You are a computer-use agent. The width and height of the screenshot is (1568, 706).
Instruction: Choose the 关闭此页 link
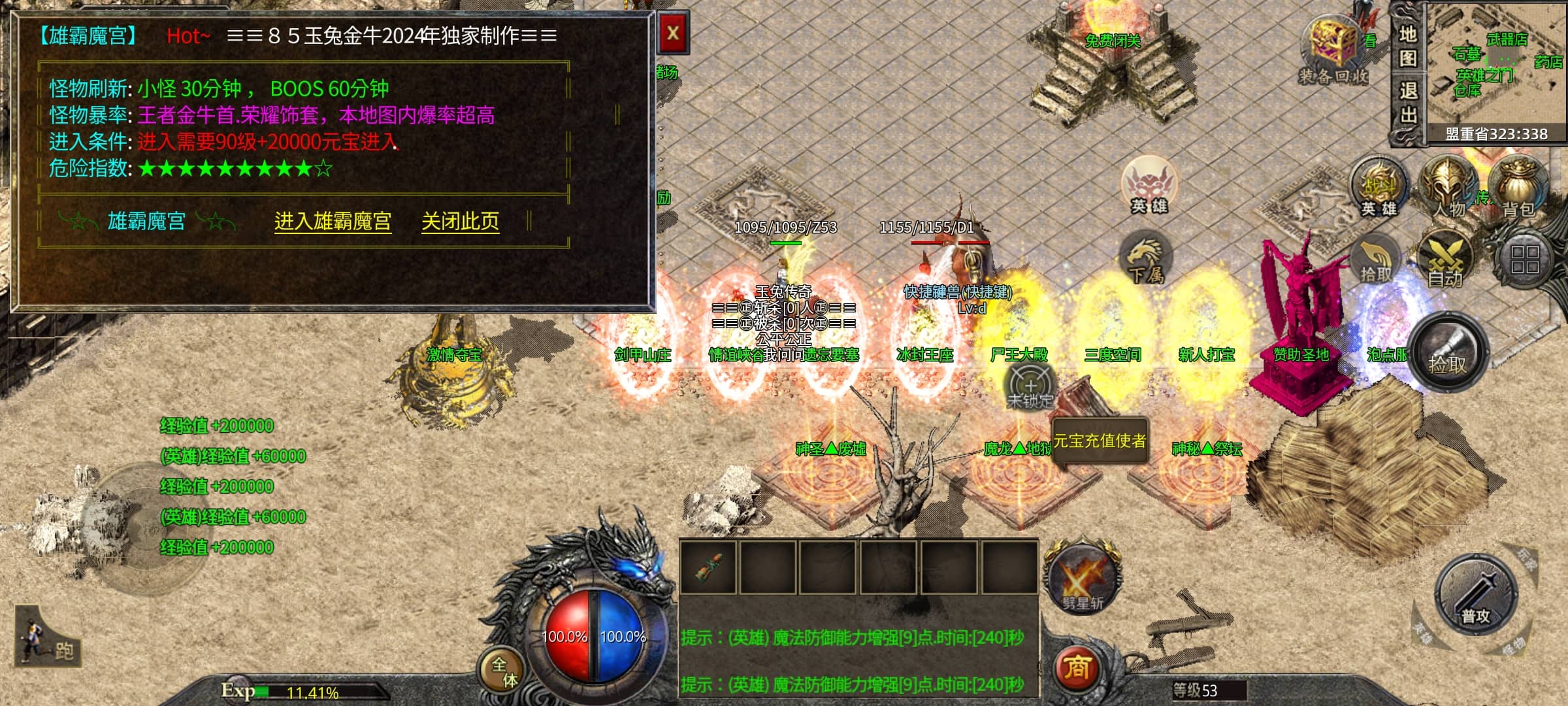[x=460, y=222]
